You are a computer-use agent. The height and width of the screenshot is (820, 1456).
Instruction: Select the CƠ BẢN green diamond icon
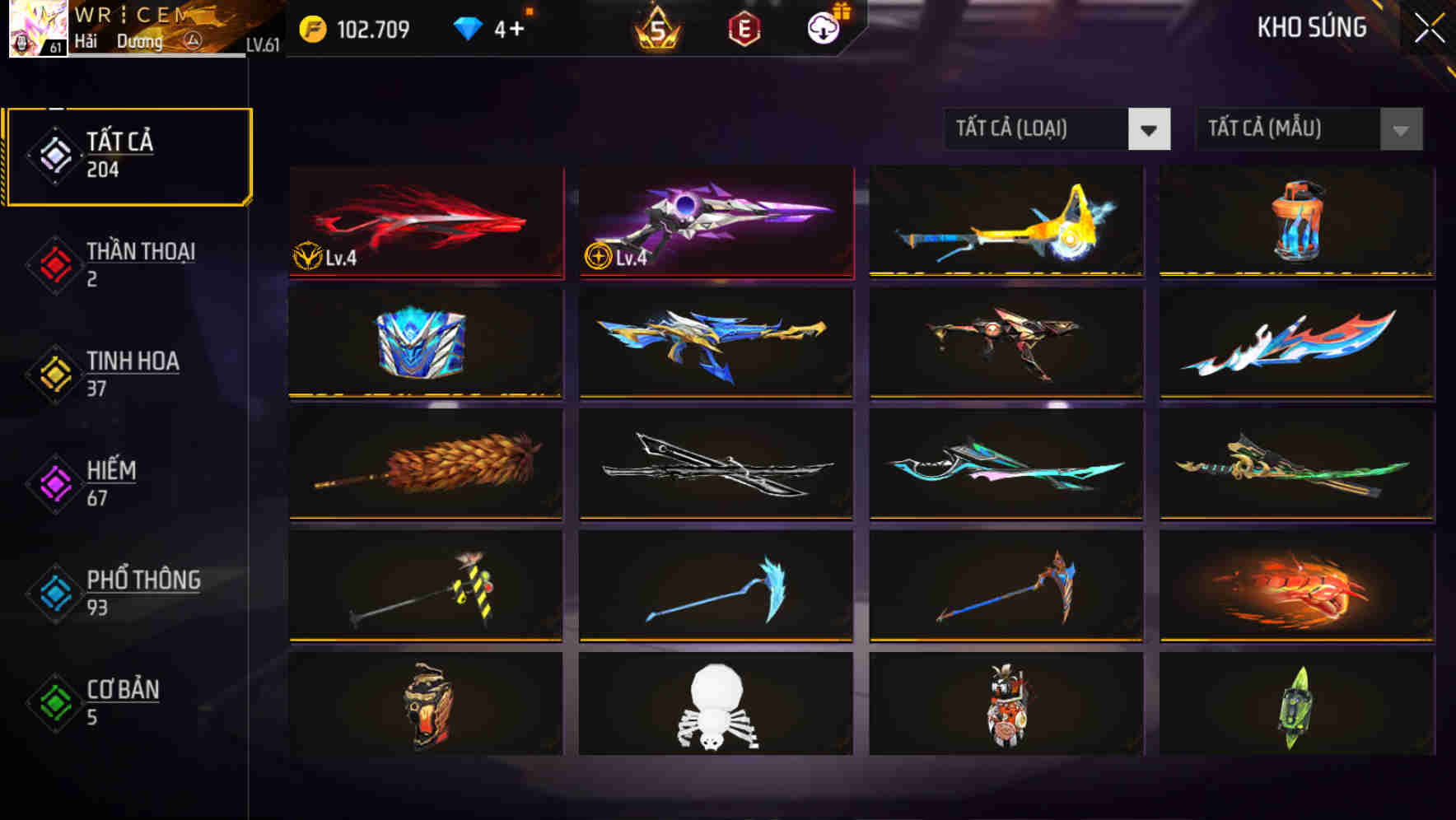point(54,701)
